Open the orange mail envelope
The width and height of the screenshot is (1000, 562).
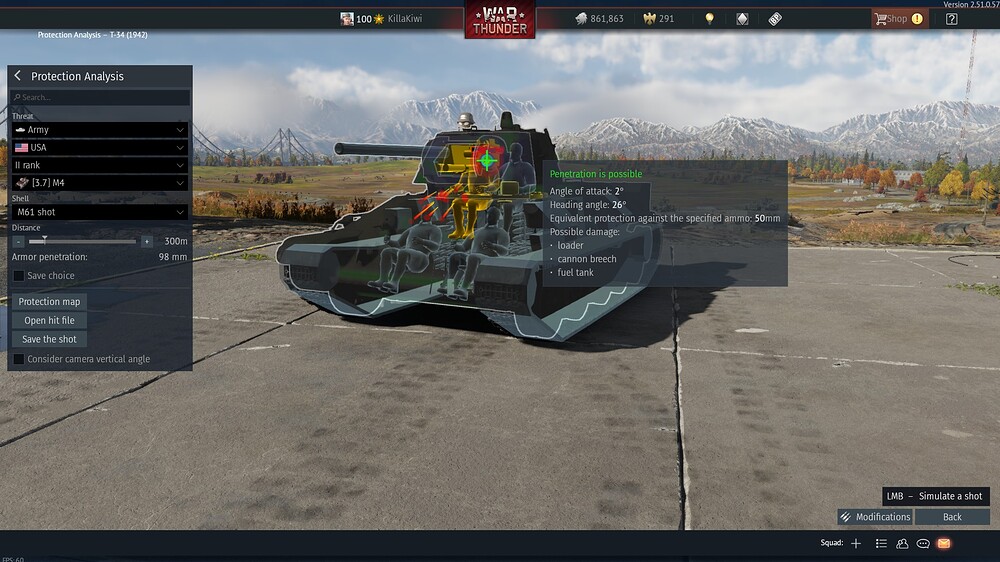tap(944, 543)
